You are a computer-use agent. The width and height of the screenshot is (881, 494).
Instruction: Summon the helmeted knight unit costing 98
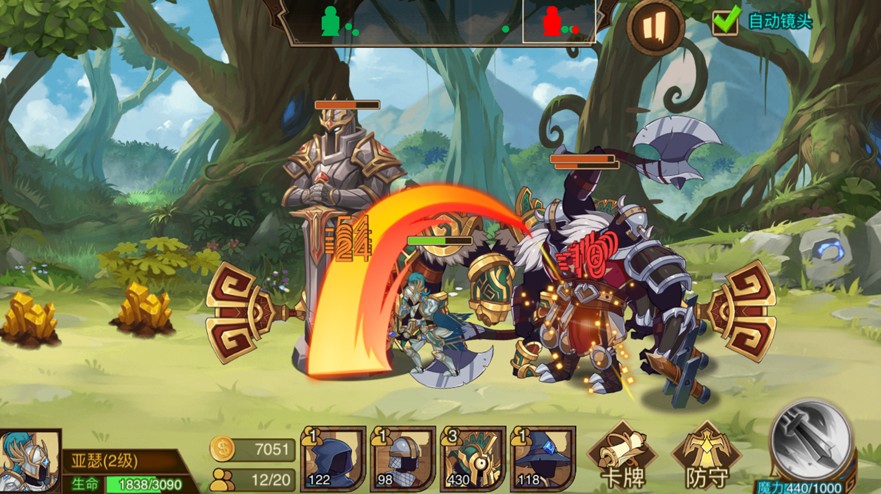tap(403, 458)
